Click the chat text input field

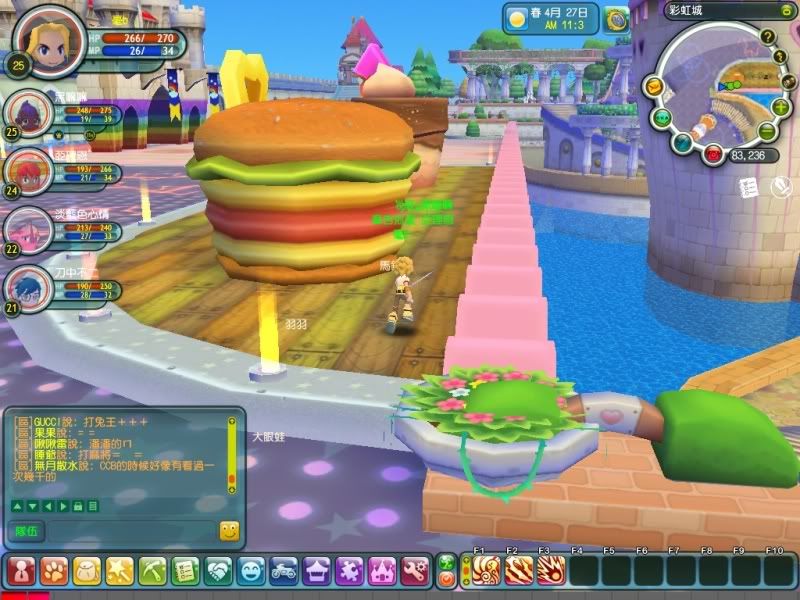click(x=130, y=531)
